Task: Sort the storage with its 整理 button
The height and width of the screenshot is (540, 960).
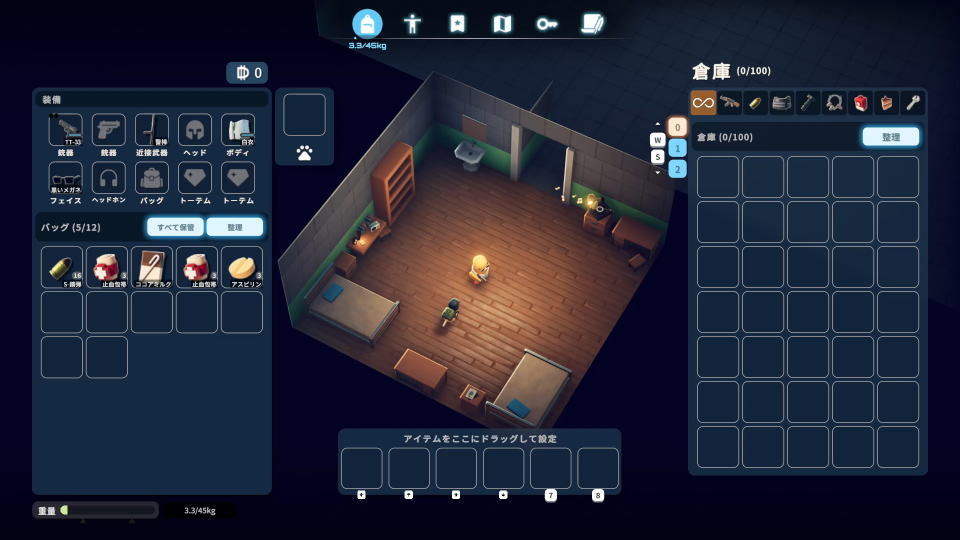Action: pos(890,137)
